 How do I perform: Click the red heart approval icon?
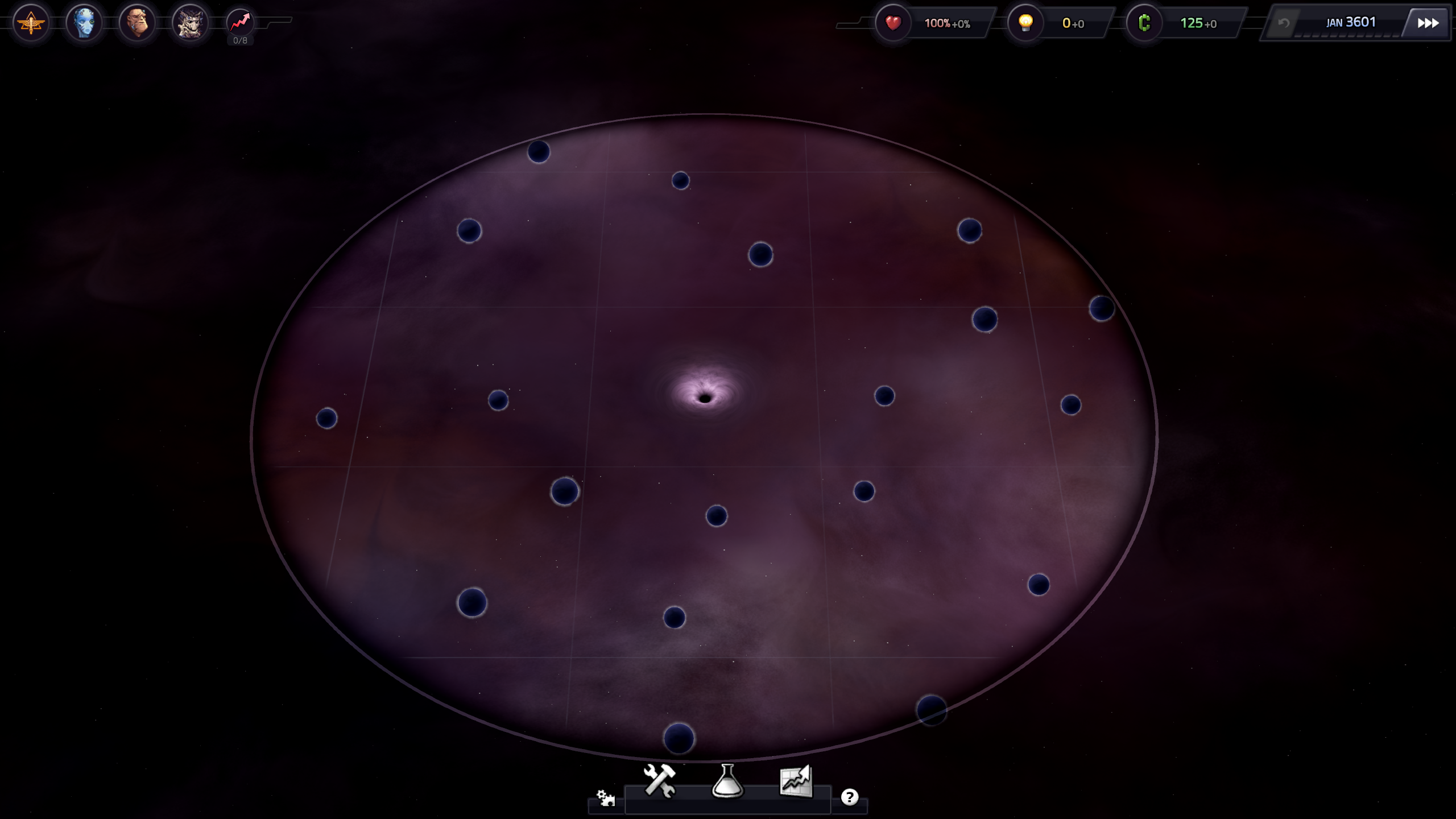click(x=893, y=23)
